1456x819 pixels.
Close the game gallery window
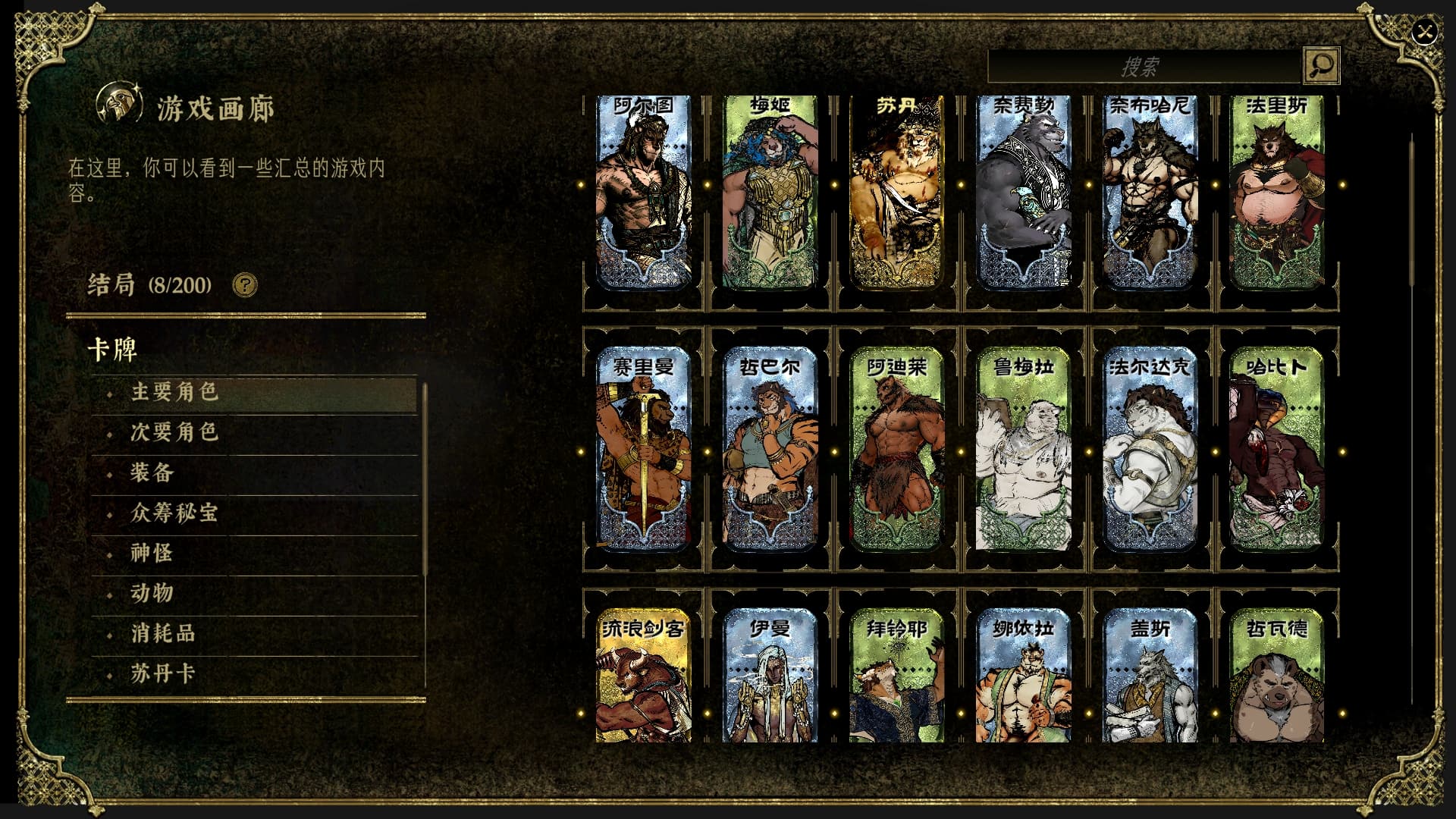[1426, 33]
